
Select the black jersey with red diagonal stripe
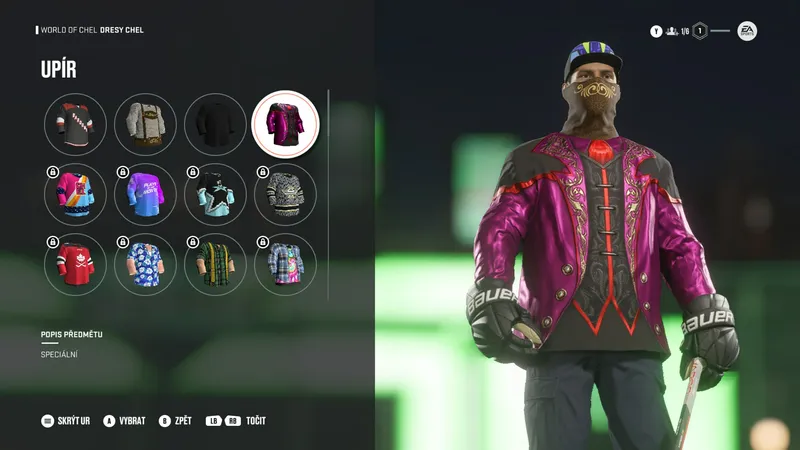(x=75, y=124)
